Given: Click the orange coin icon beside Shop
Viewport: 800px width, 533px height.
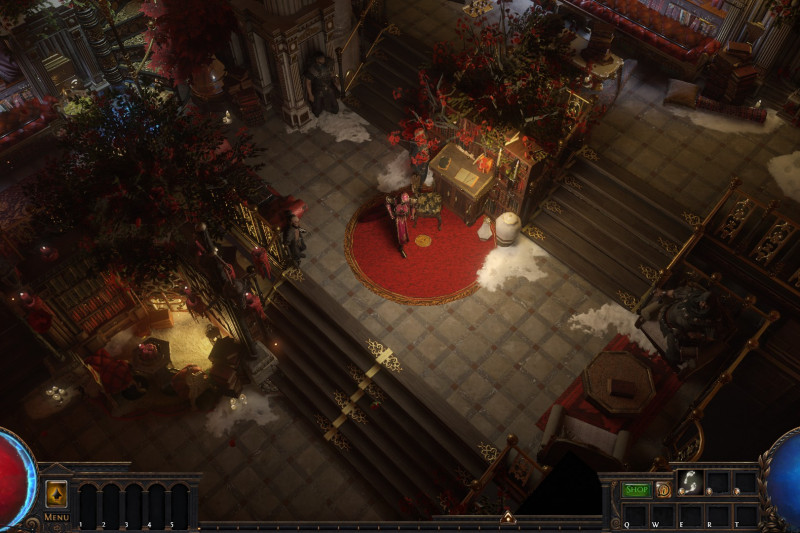Looking at the screenshot, I should pyautogui.click(x=663, y=490).
